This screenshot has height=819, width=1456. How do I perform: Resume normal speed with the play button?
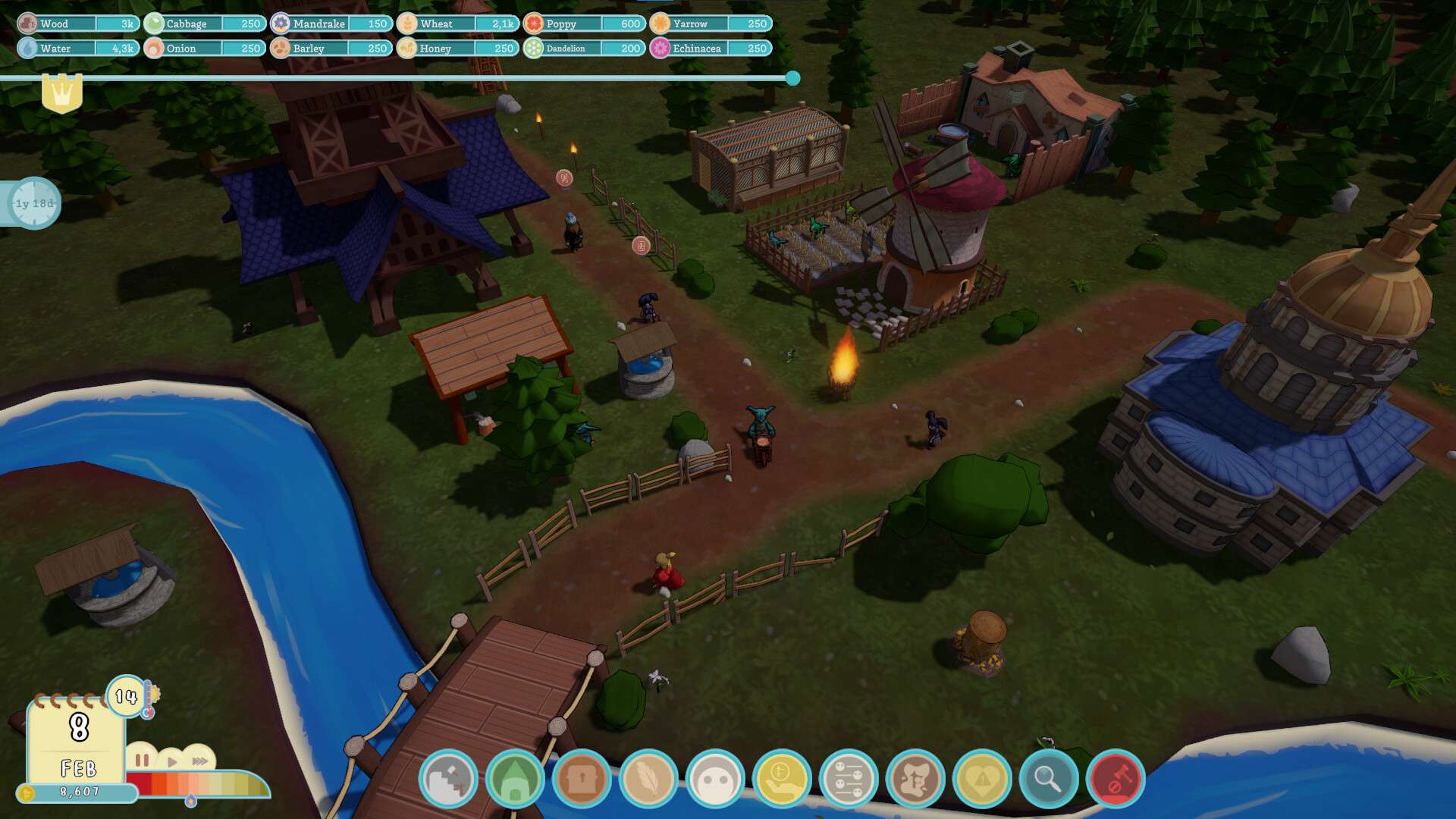point(172,761)
